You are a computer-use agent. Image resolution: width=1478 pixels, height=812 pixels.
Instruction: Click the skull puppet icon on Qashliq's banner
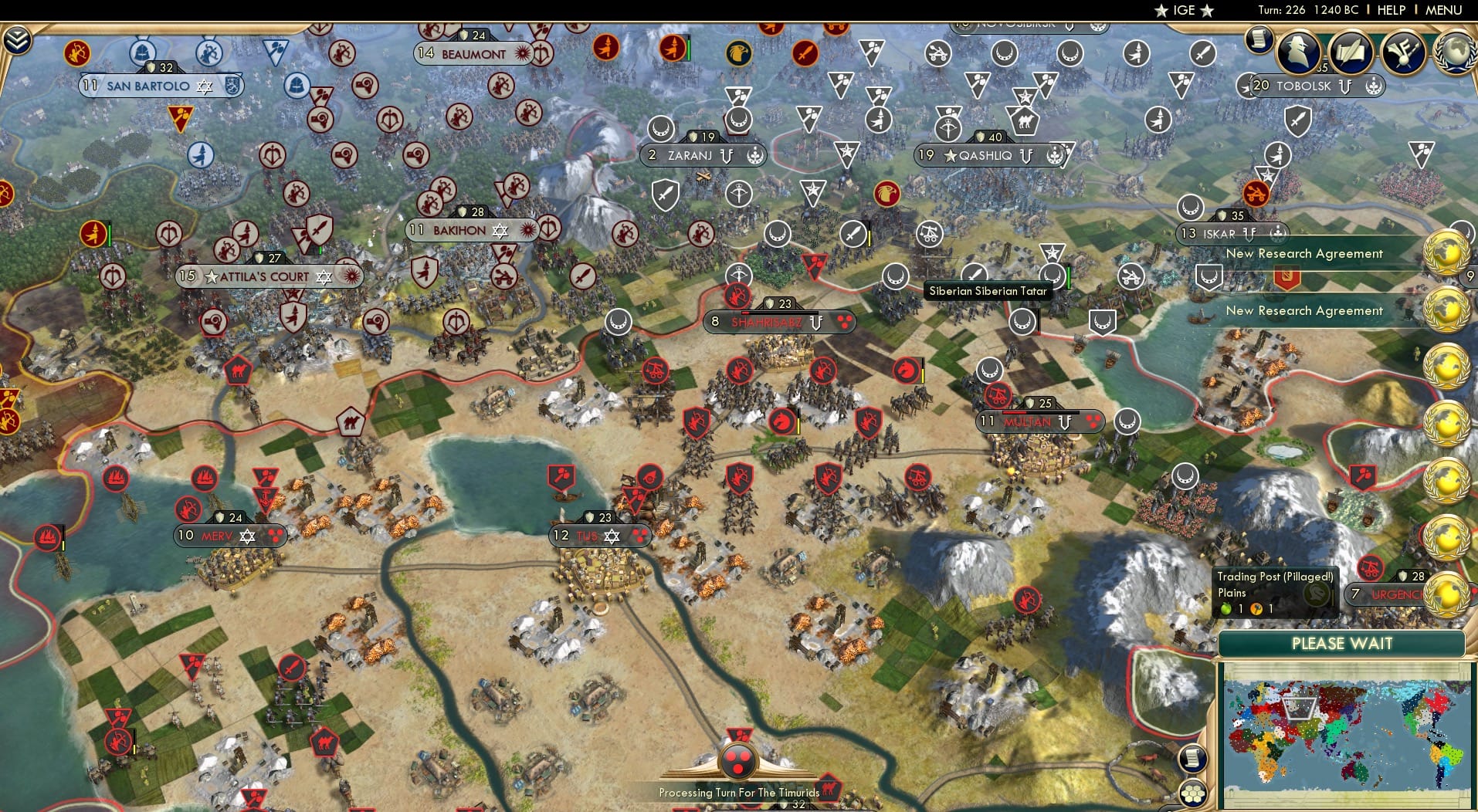click(1056, 154)
